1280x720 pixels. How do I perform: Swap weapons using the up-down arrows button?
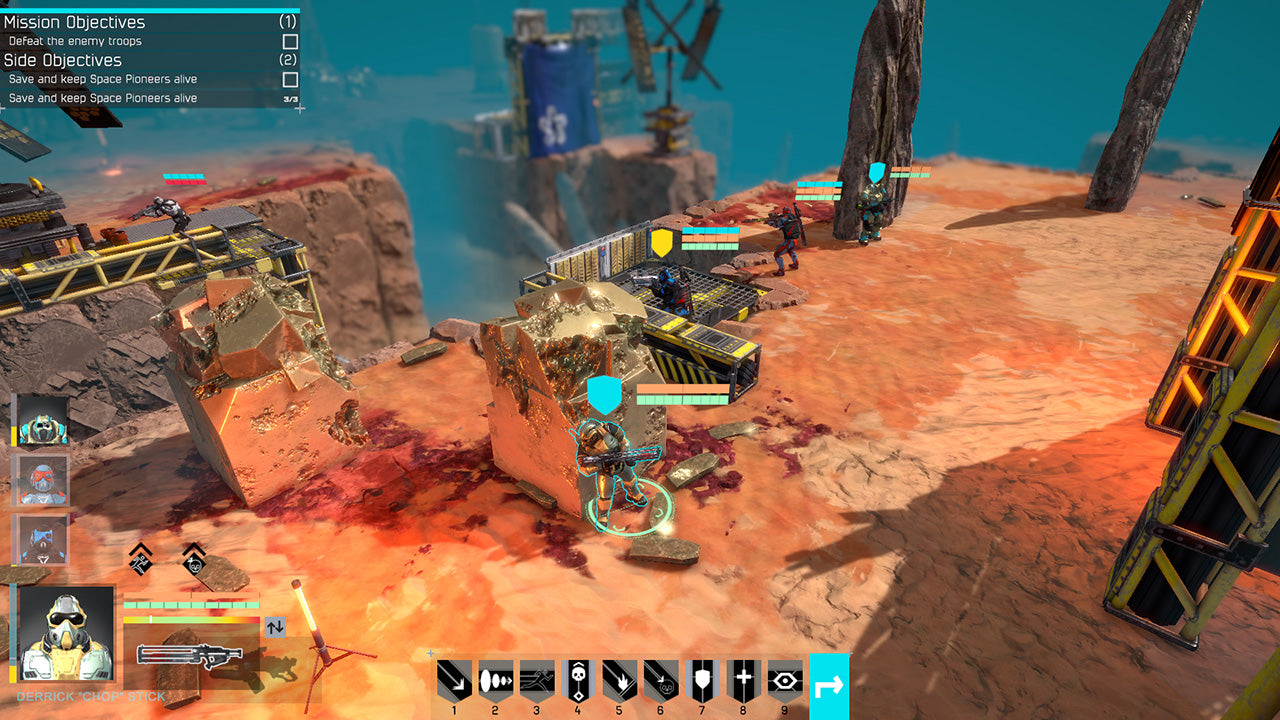tap(275, 628)
